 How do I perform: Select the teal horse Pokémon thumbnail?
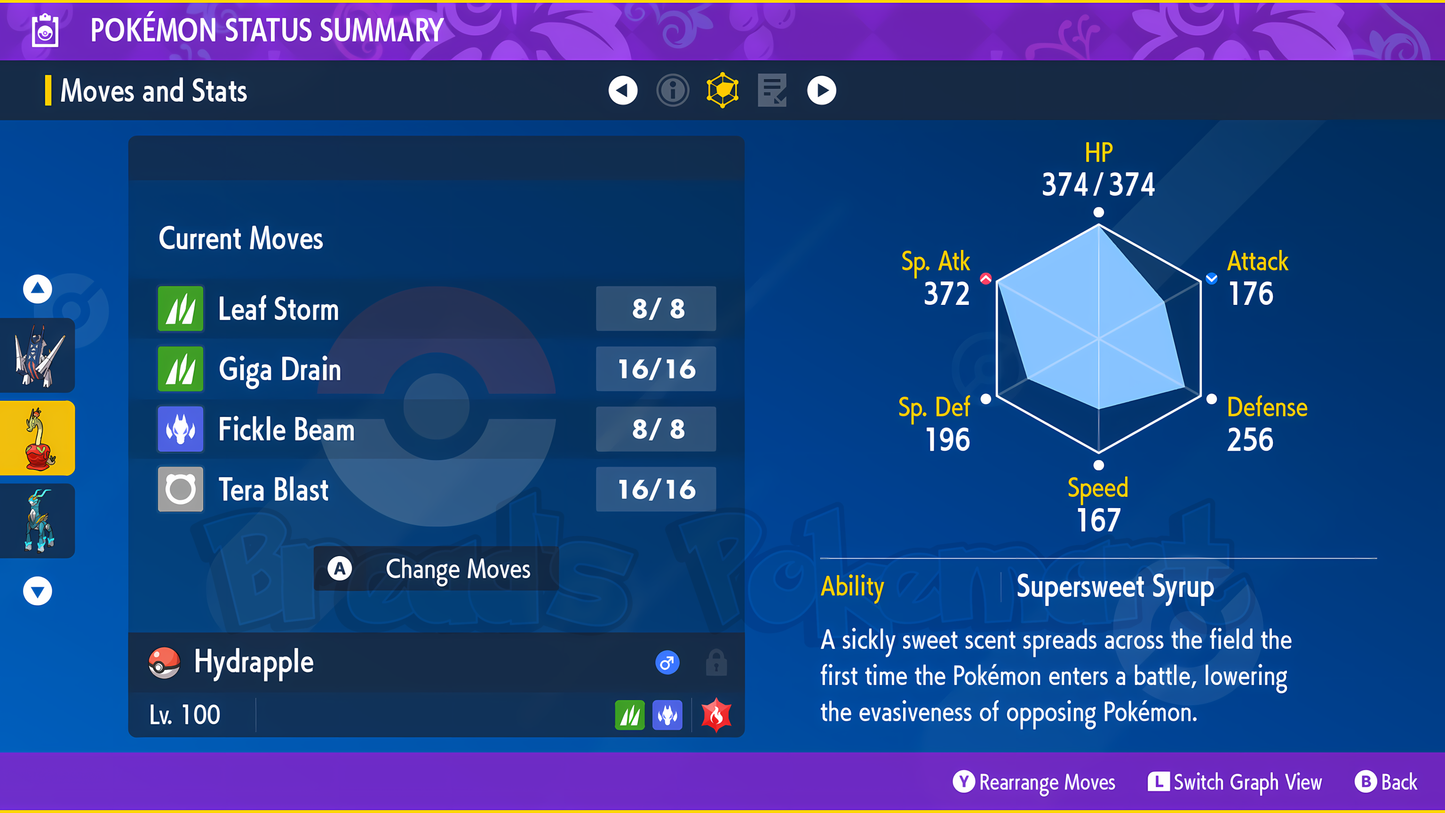click(x=38, y=521)
